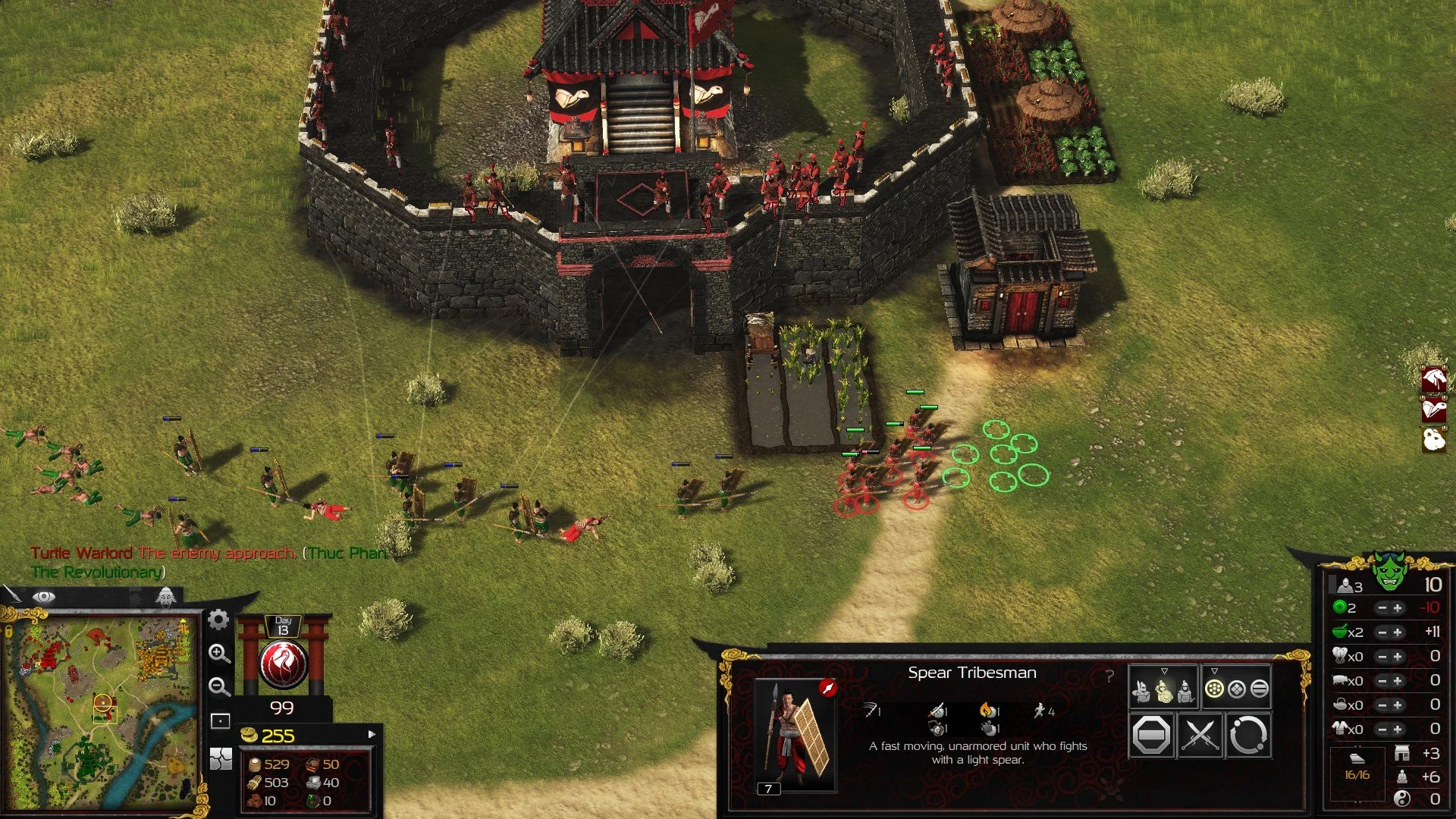
Task: Open settings with the gear icon
Action: (218, 620)
